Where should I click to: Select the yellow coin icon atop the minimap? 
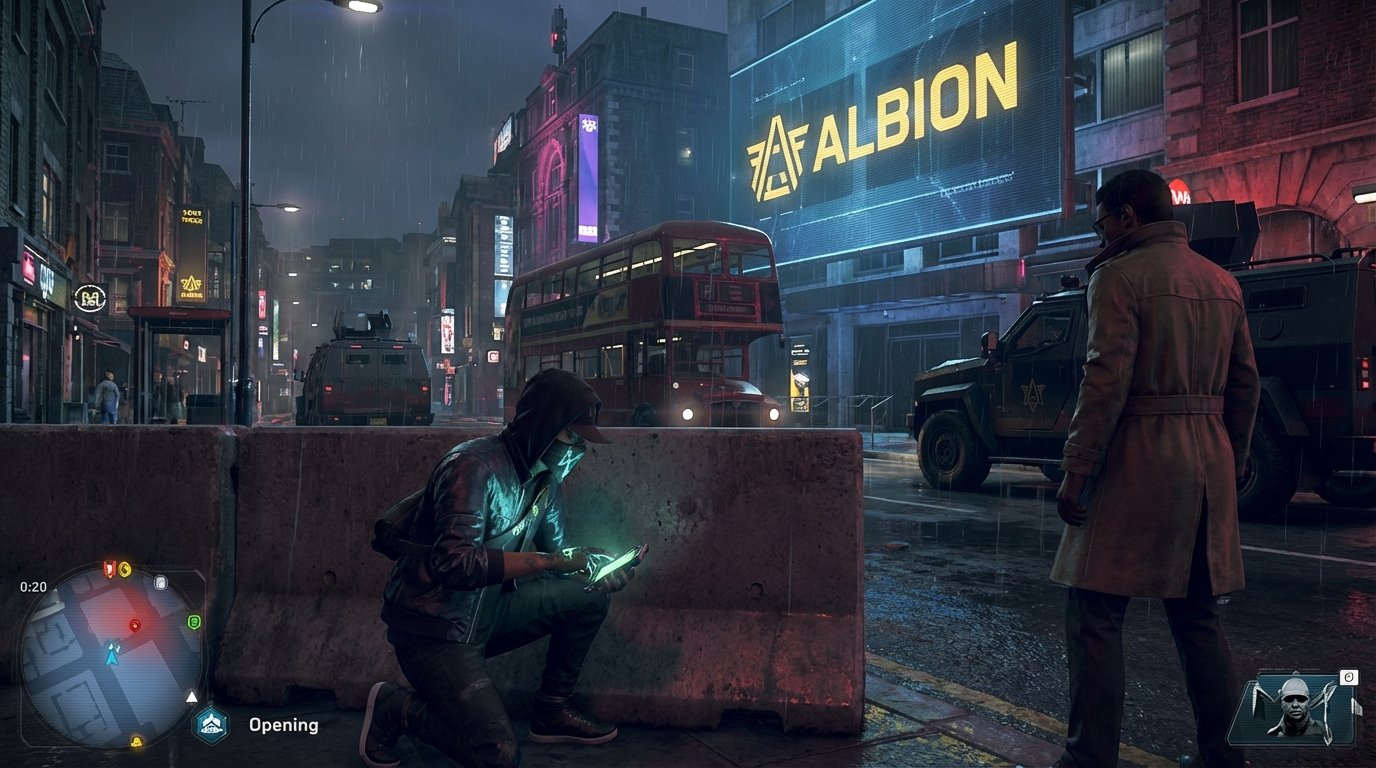click(124, 568)
